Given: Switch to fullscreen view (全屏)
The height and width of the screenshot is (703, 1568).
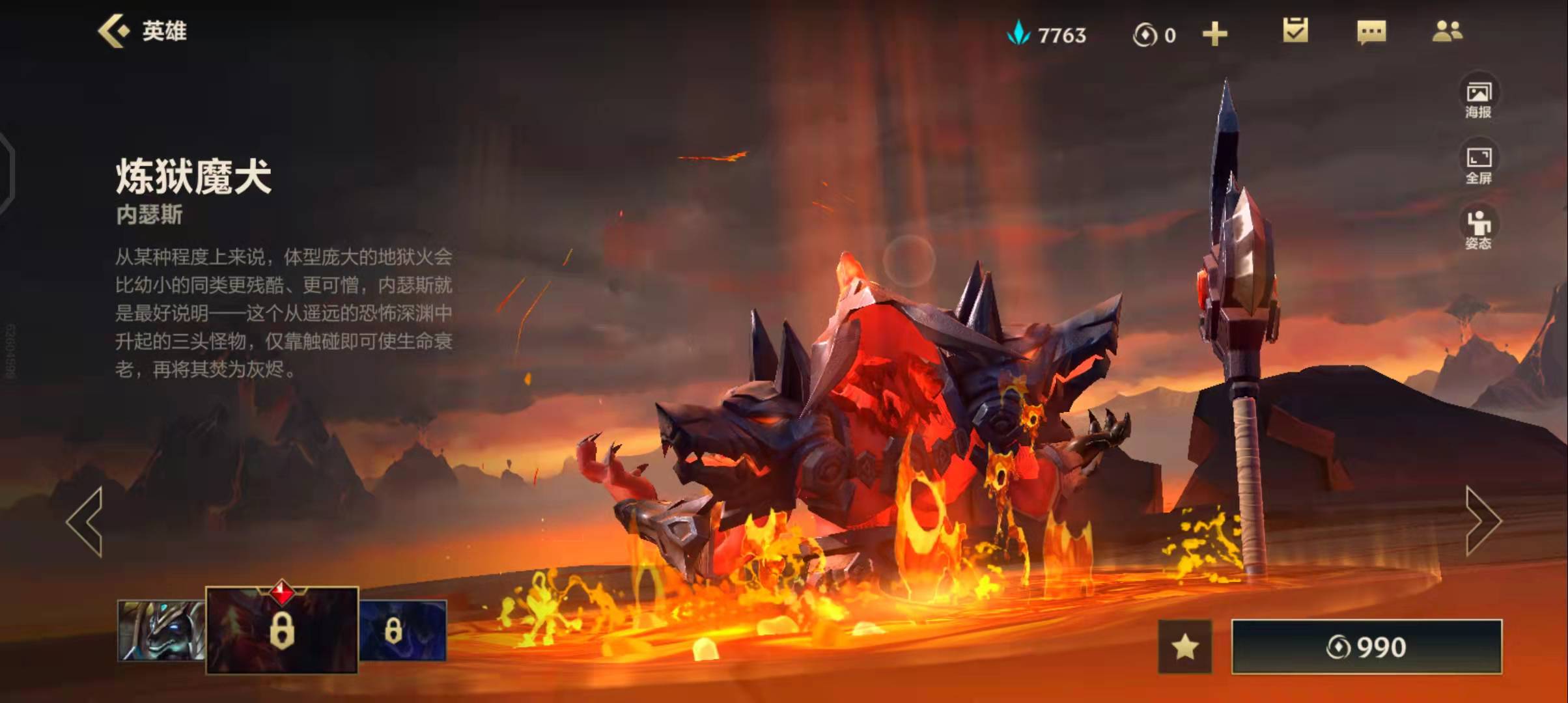Looking at the screenshot, I should [1478, 164].
